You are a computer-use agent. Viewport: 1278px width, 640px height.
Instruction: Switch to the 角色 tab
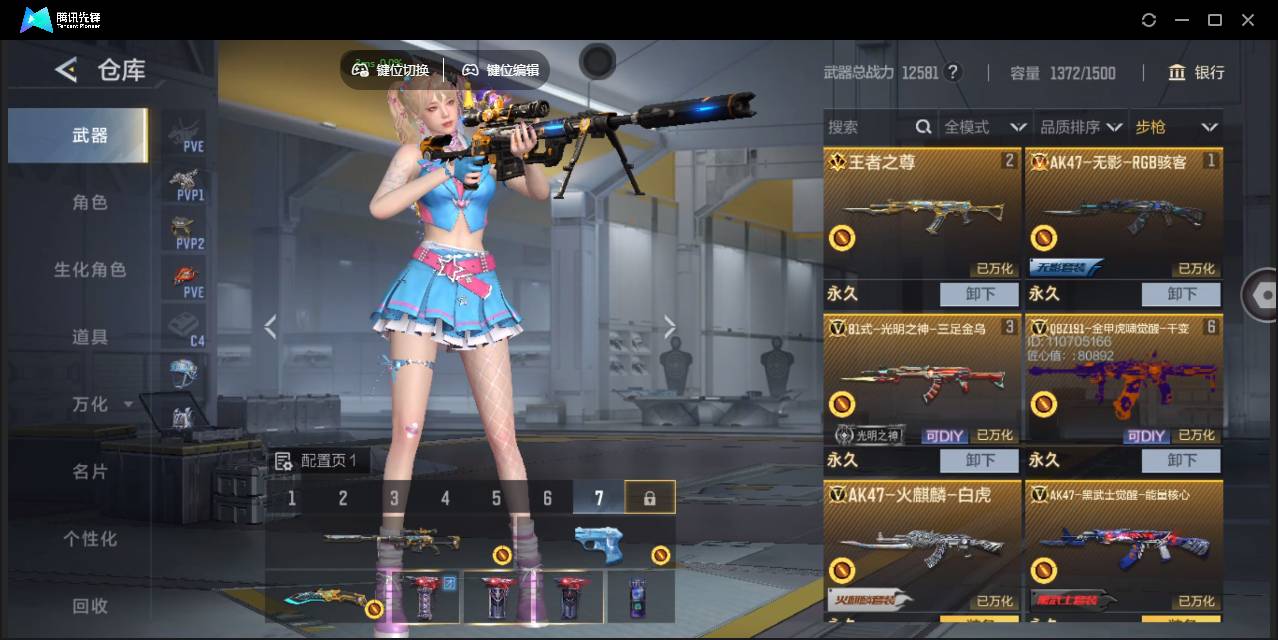pos(89,202)
